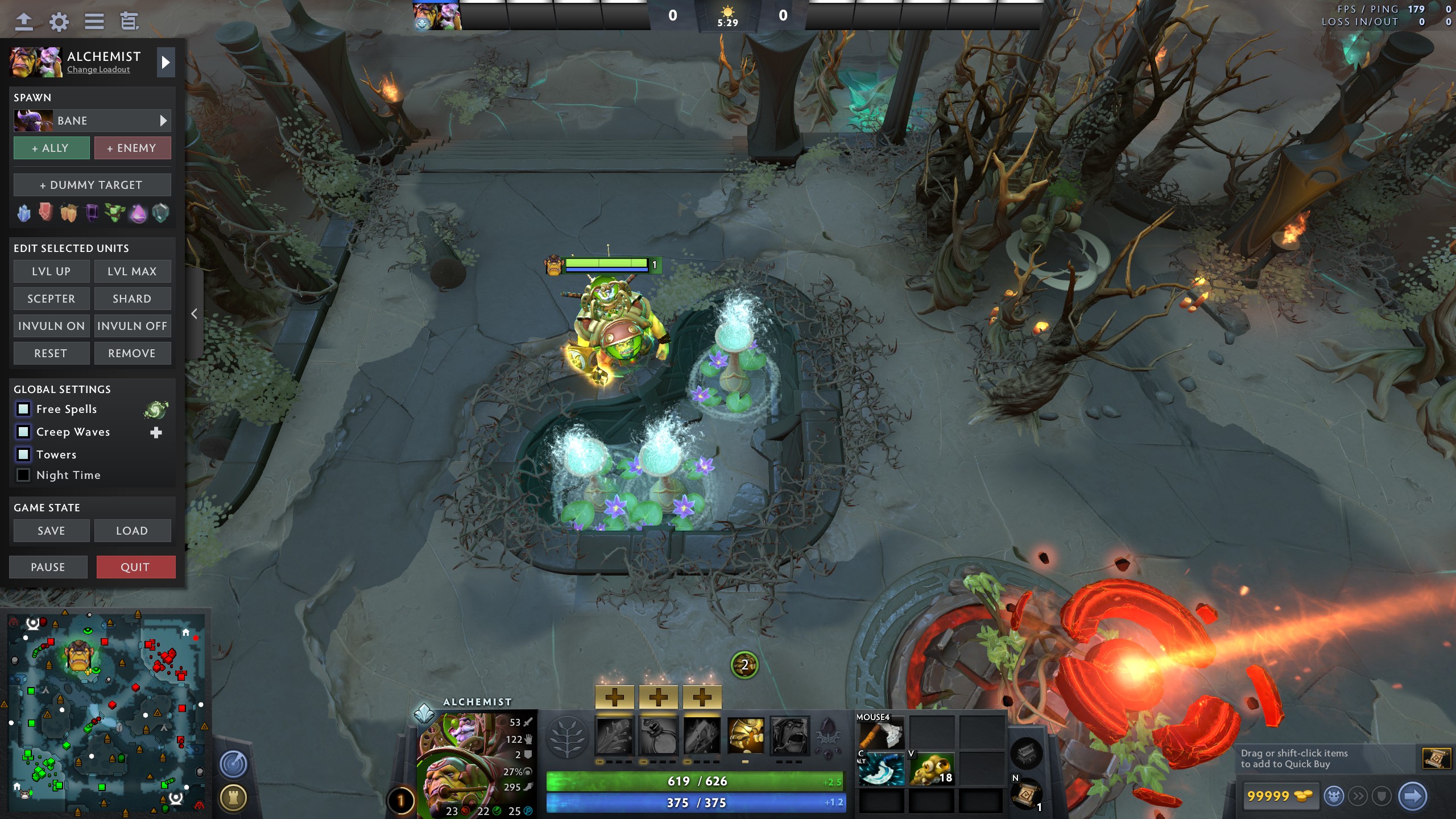The image size is (1456, 819).
Task: Select the courier icon beside the gold counter
Action: click(1334, 796)
